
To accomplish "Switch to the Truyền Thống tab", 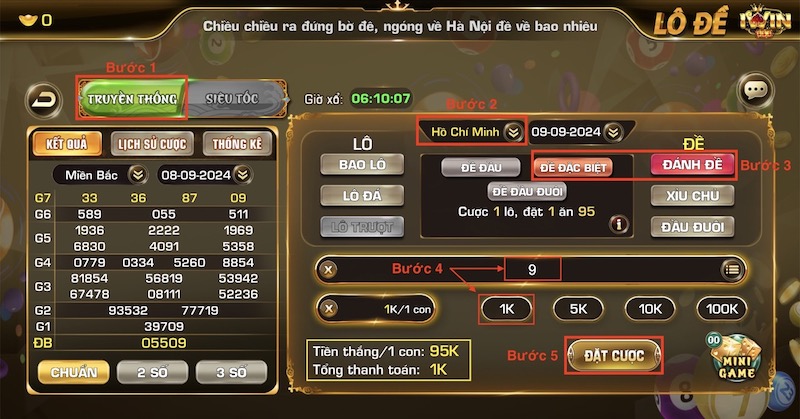I will coord(132,98).
